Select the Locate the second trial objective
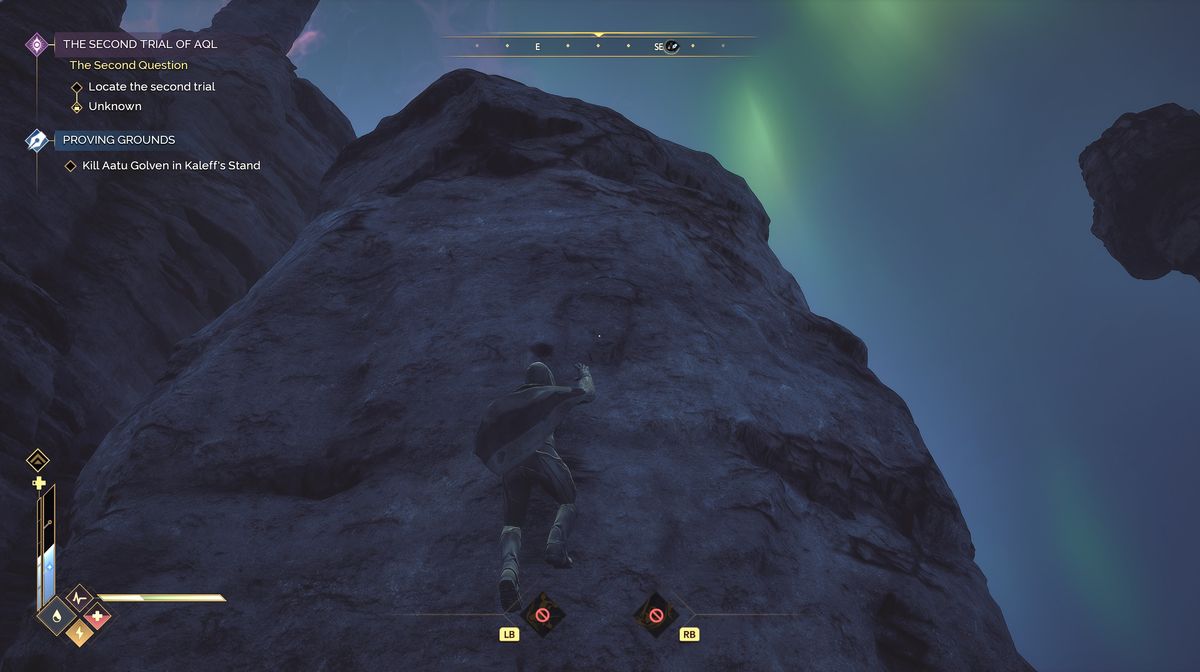Screen dimensions: 1200x672 click(151, 87)
